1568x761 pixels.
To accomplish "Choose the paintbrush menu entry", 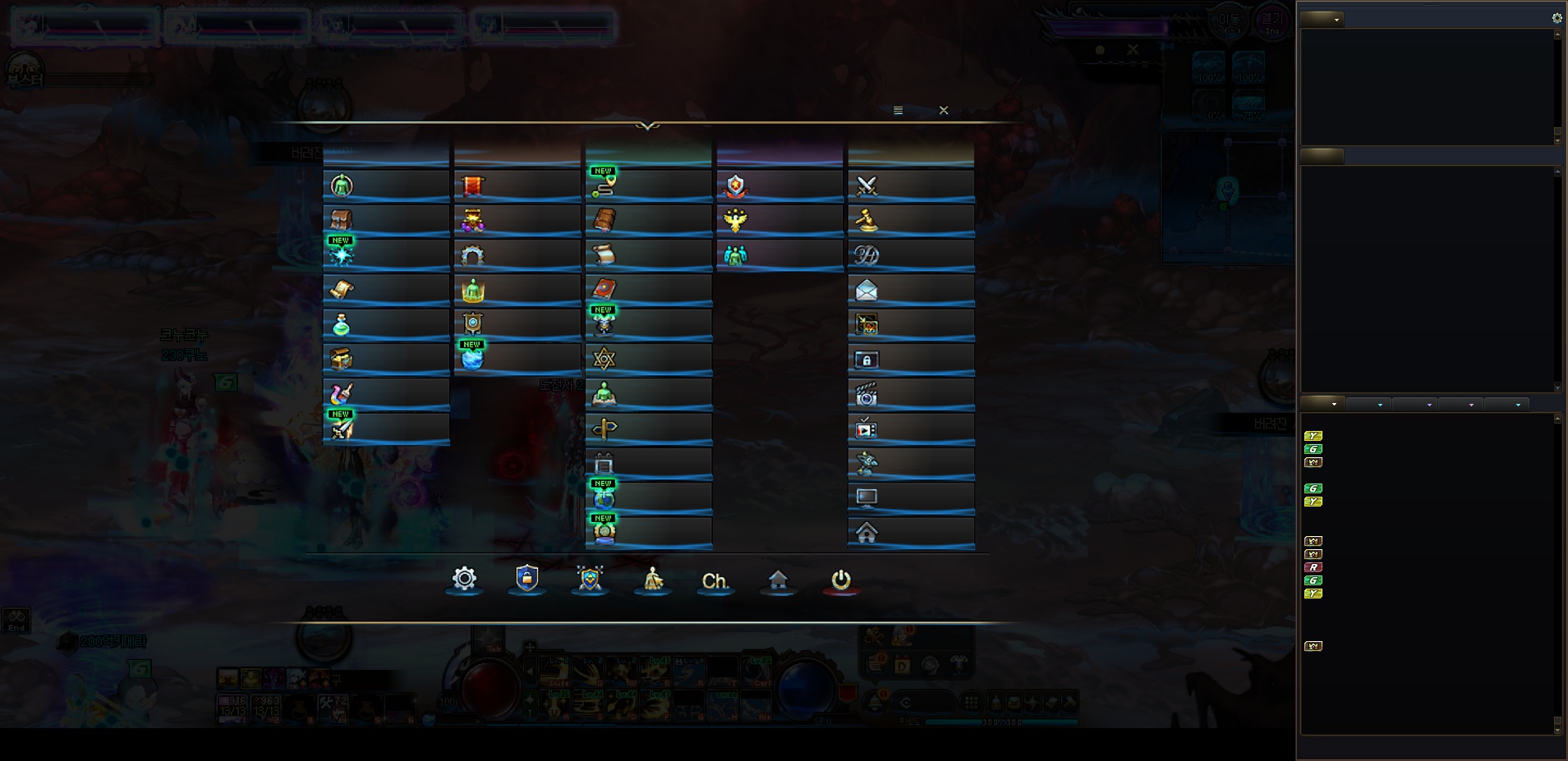I will (x=385, y=394).
